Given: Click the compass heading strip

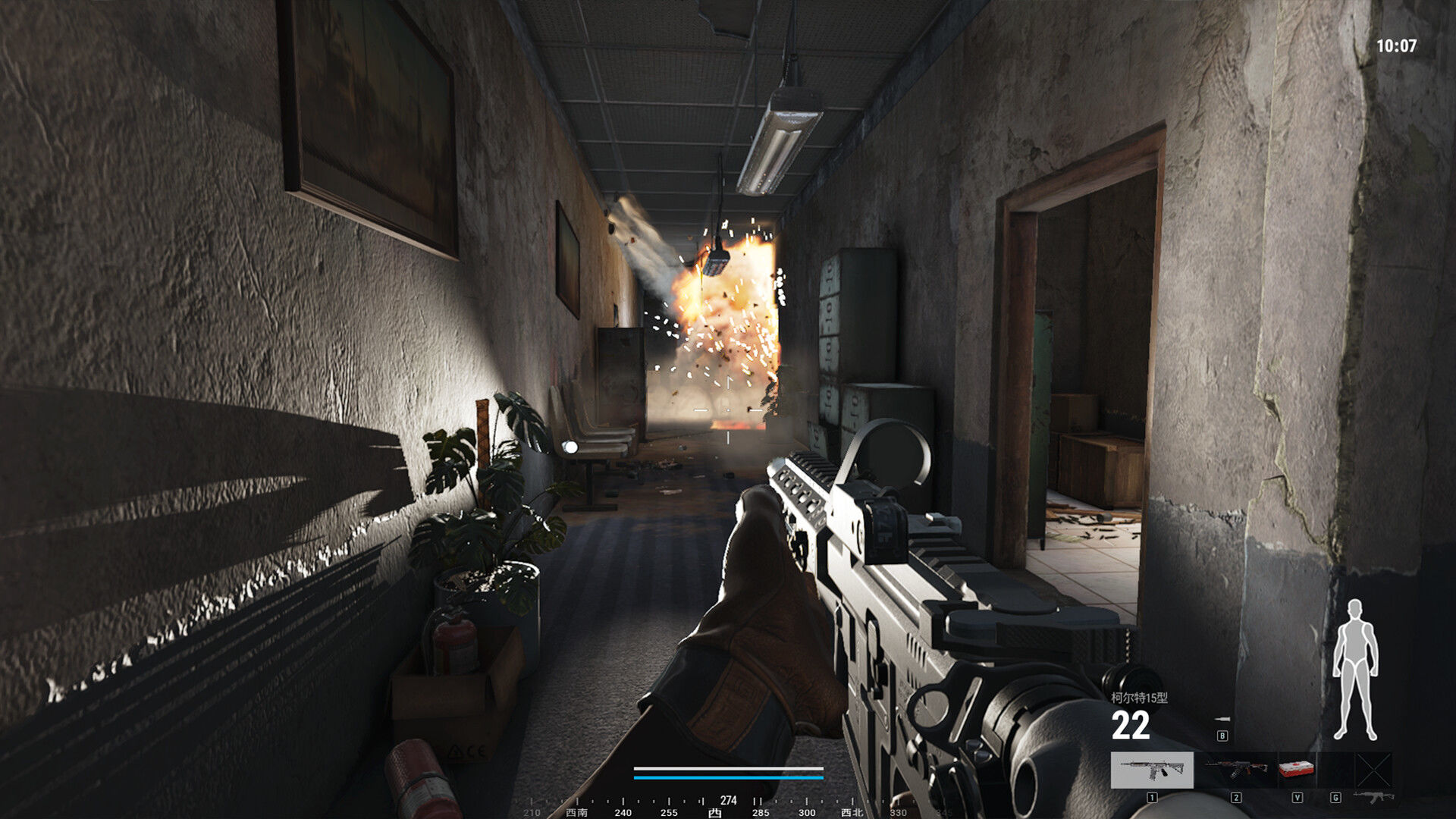Looking at the screenshot, I should coord(728,807).
